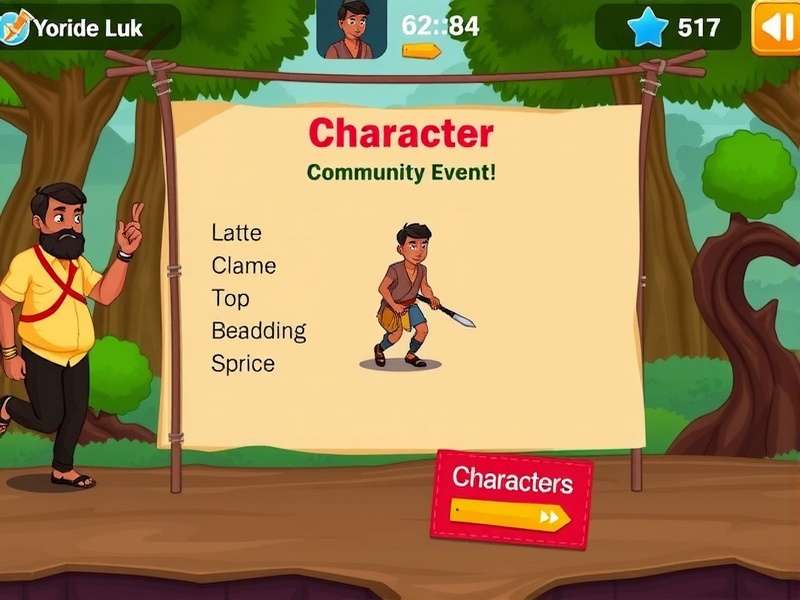Pick the Top list entry
The image size is (800, 600).
coord(230,298)
